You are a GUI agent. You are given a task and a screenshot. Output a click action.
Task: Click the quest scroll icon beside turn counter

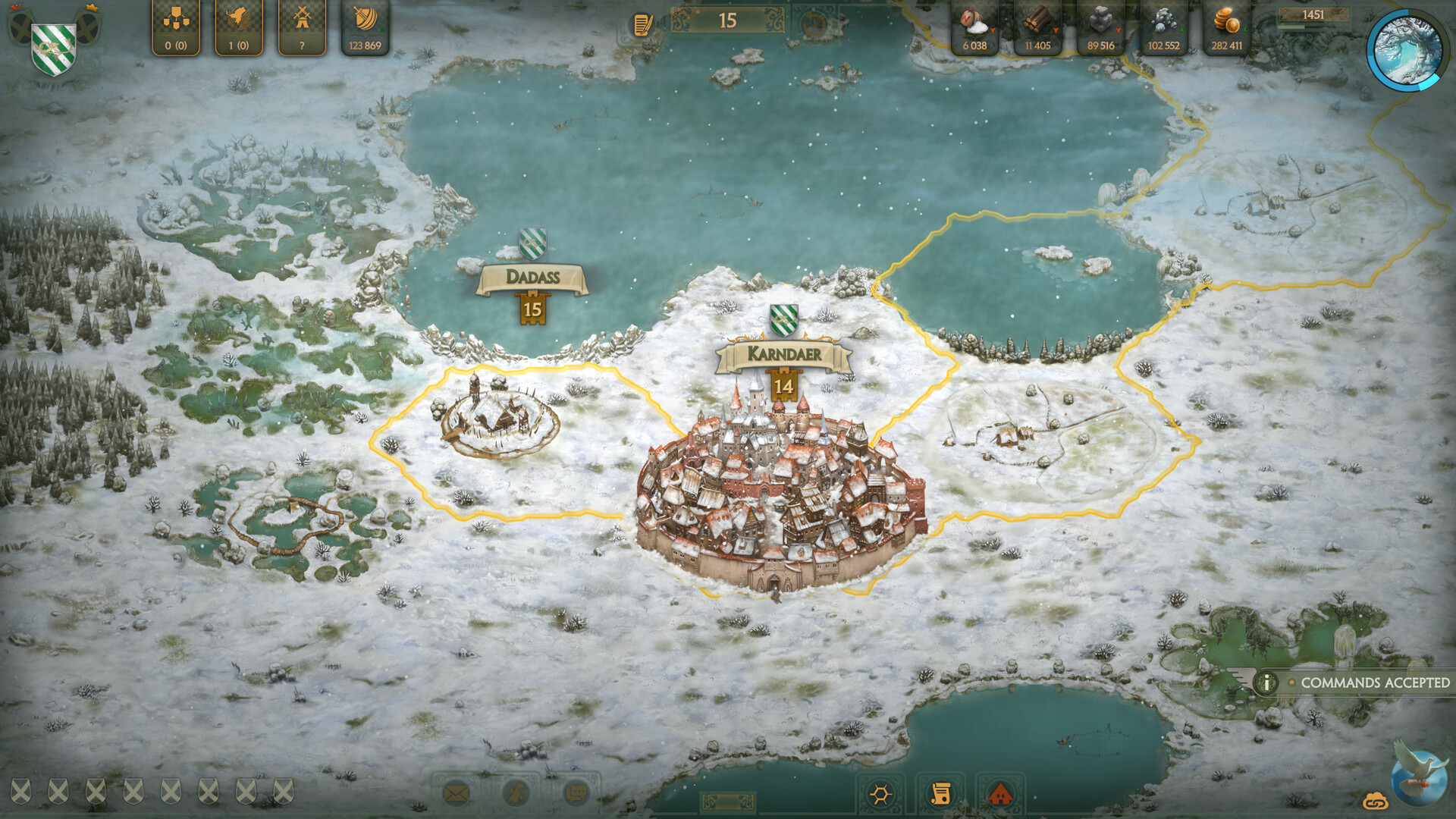(639, 23)
